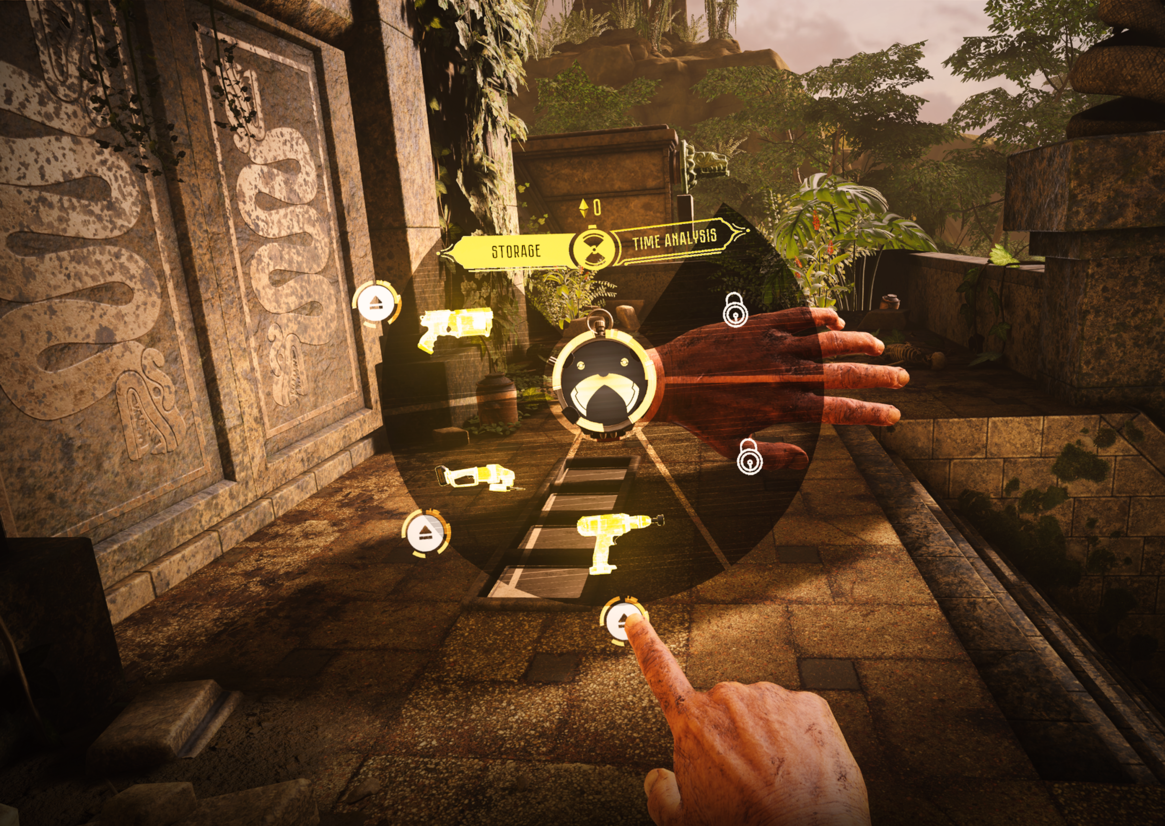Open the Time Analysis tab
Screen dimensions: 1165x826
673,238
